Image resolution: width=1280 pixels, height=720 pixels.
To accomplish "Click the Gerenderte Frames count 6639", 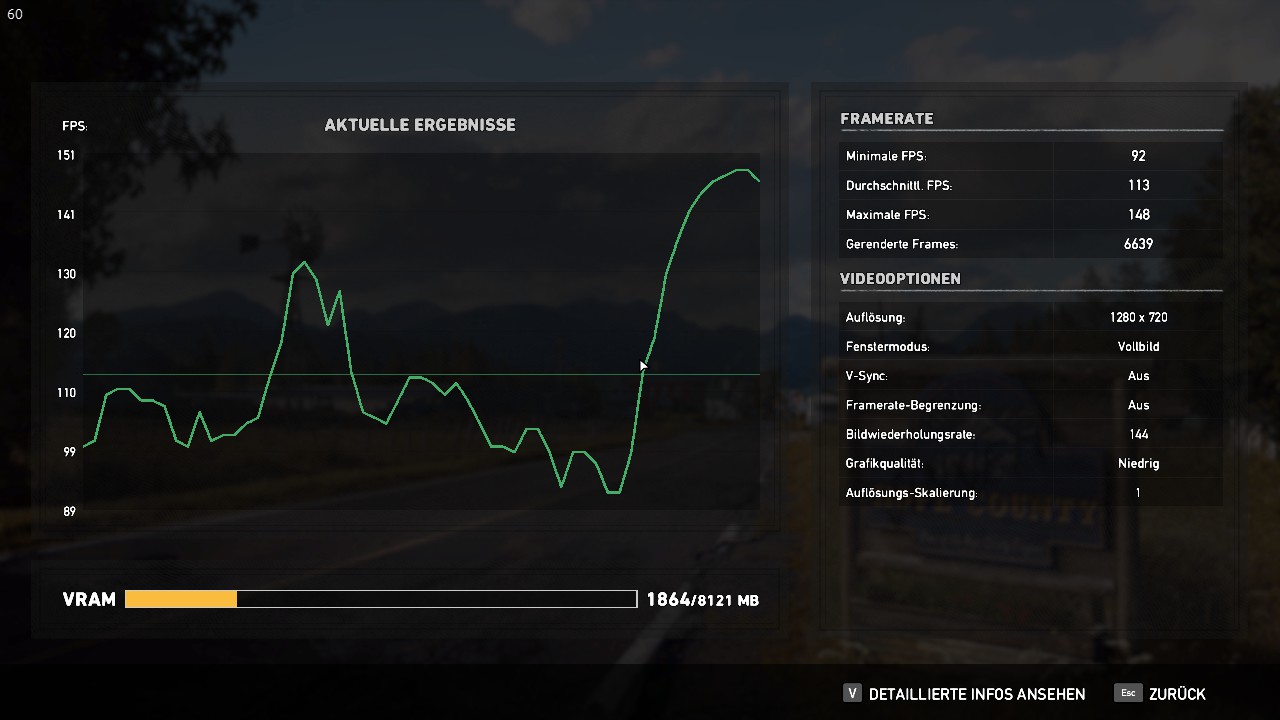I will pos(1139,243).
